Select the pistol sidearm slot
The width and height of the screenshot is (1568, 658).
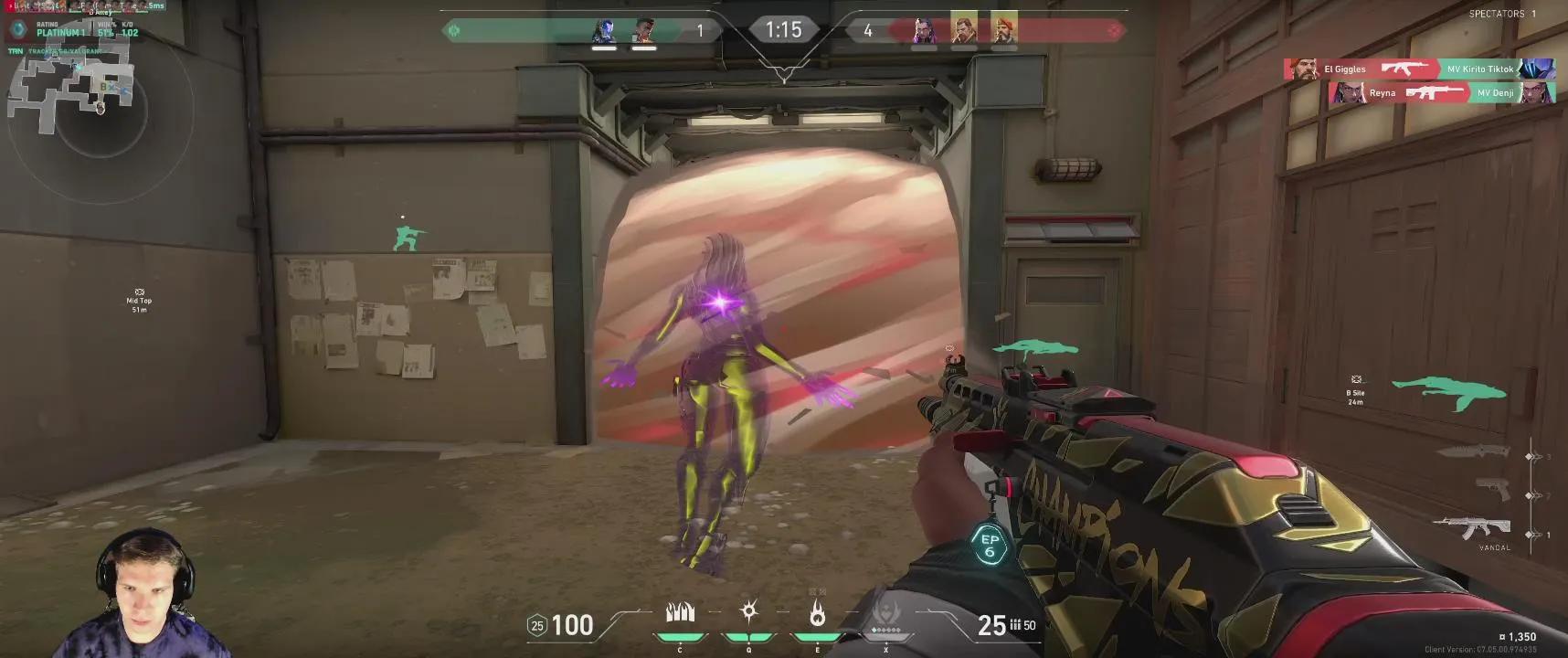1493,490
